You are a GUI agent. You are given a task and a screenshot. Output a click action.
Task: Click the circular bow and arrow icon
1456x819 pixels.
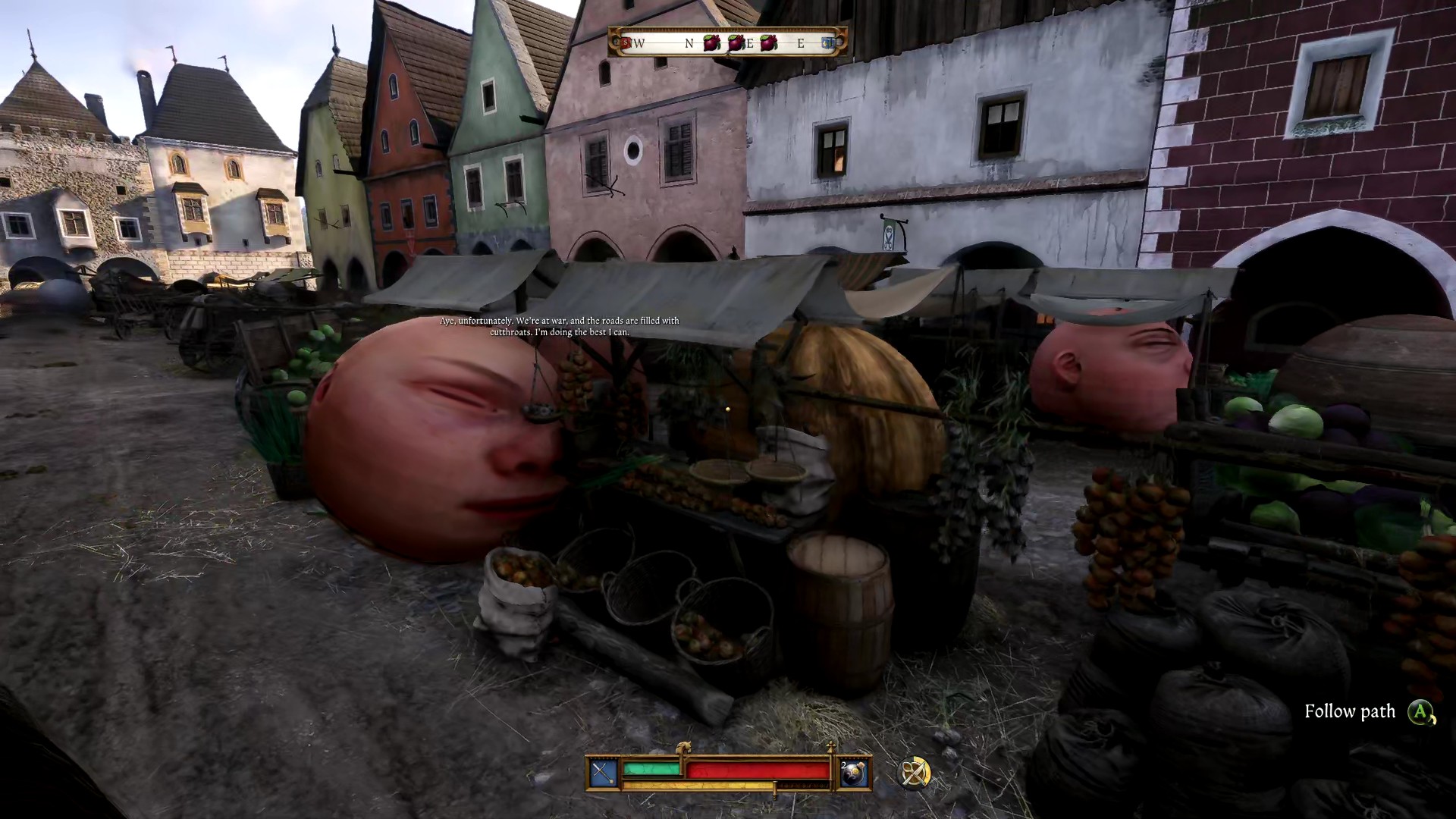pos(914,773)
